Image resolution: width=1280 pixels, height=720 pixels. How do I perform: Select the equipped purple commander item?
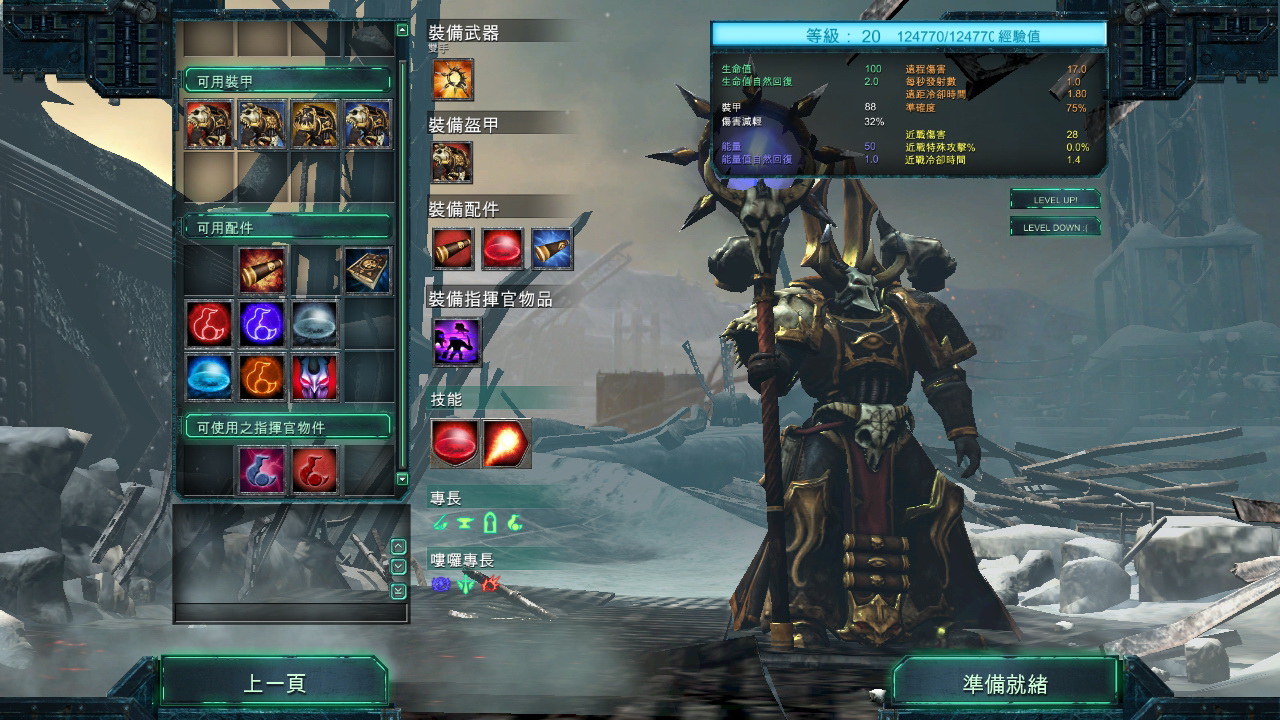point(456,342)
